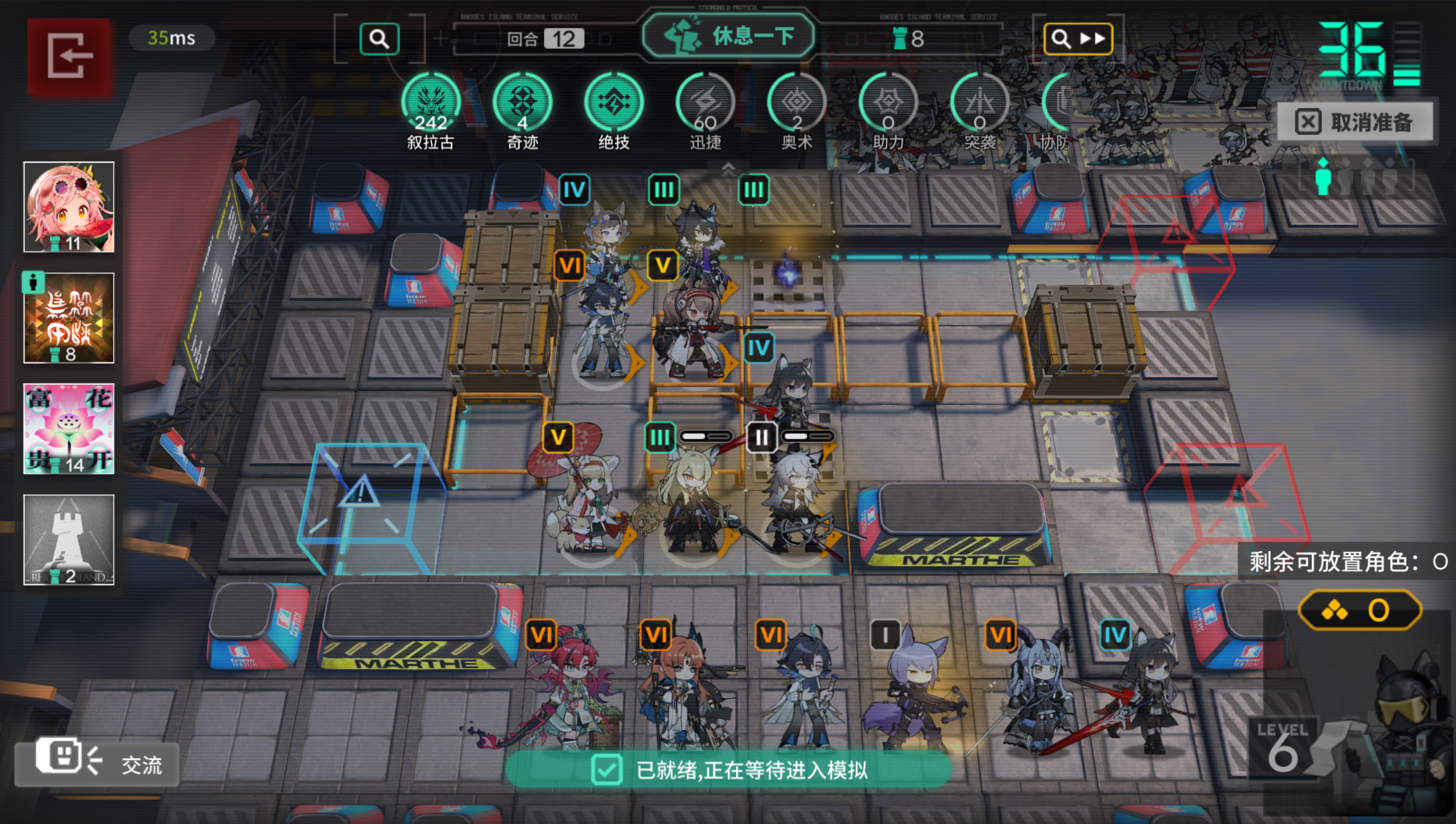Choose the grey tower player avatar
1456x824 pixels.
[x=69, y=540]
